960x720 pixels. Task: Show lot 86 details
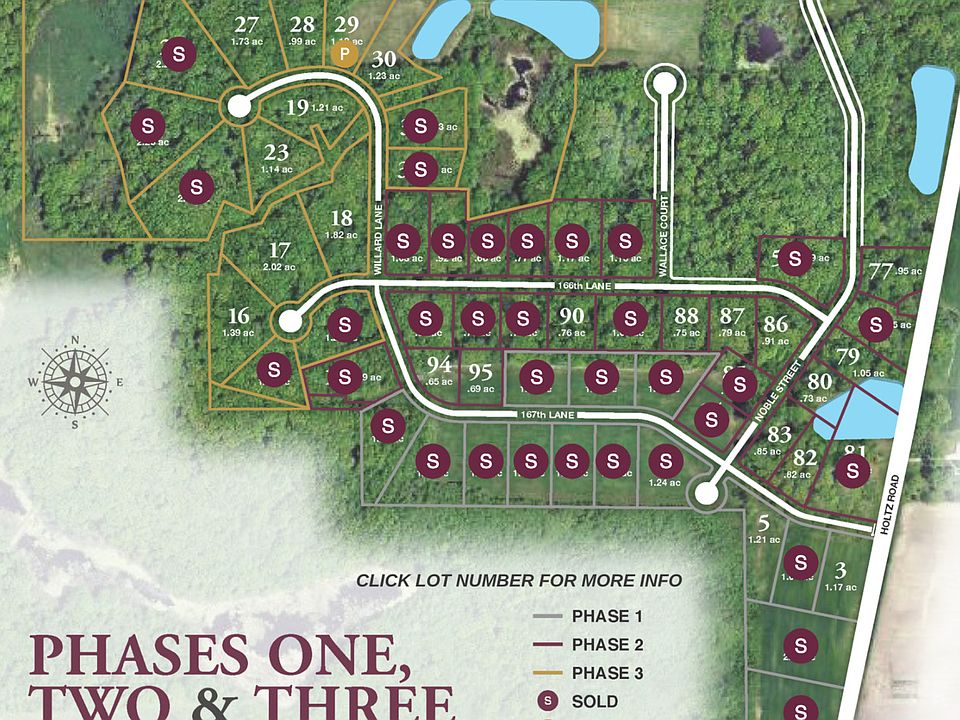776,324
